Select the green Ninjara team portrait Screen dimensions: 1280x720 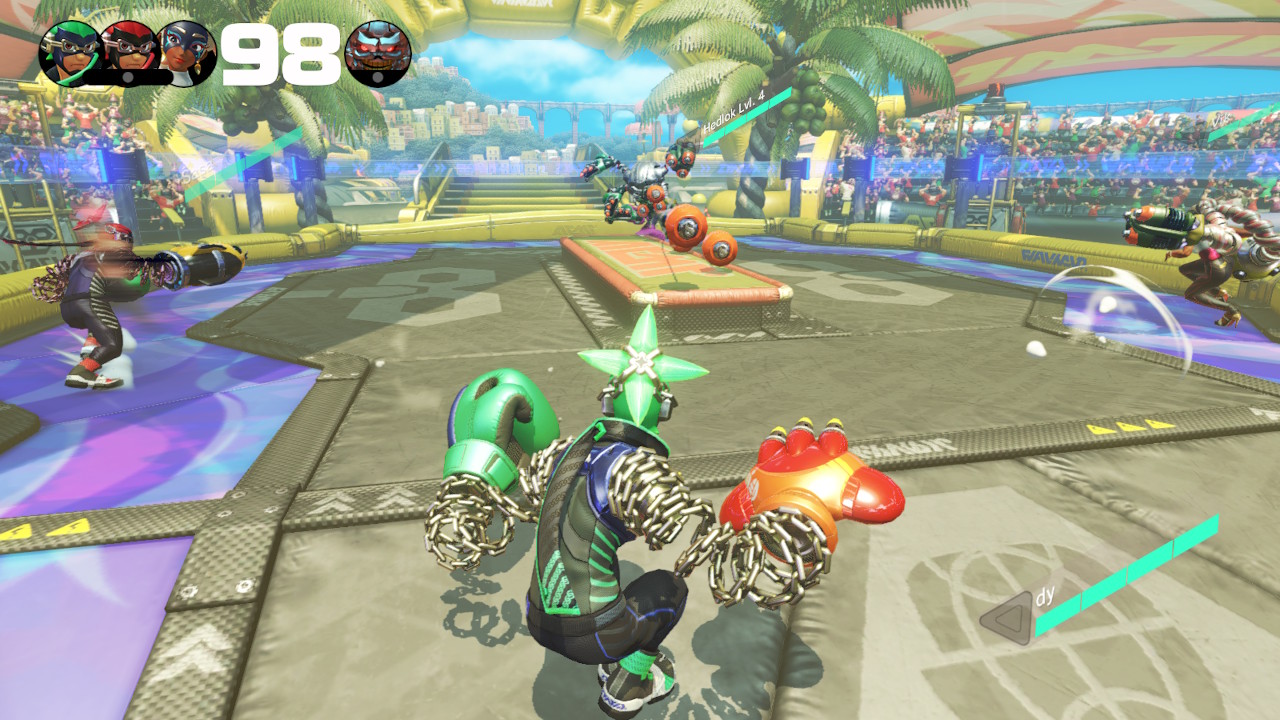69,53
